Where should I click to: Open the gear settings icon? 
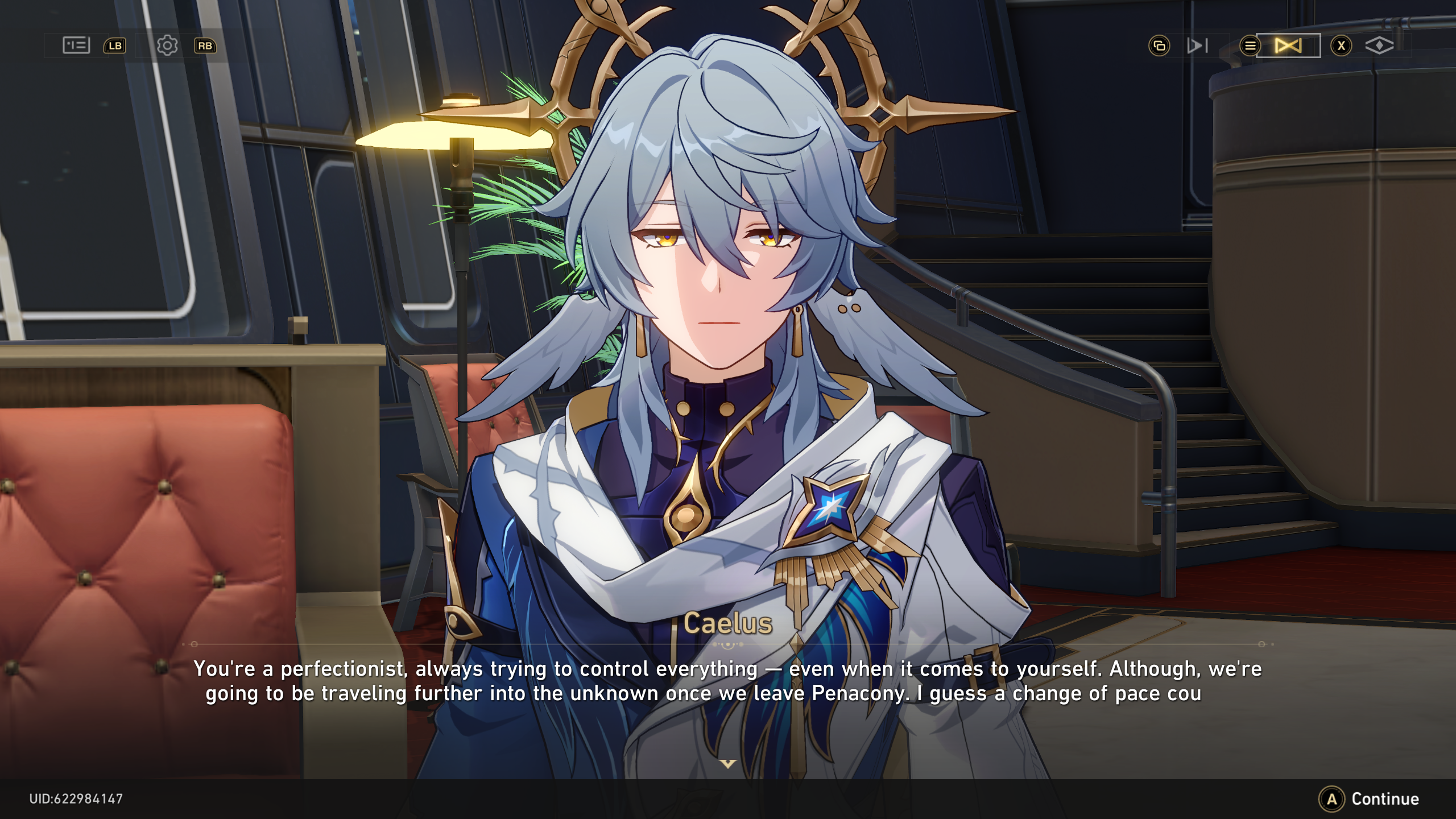pos(167,45)
